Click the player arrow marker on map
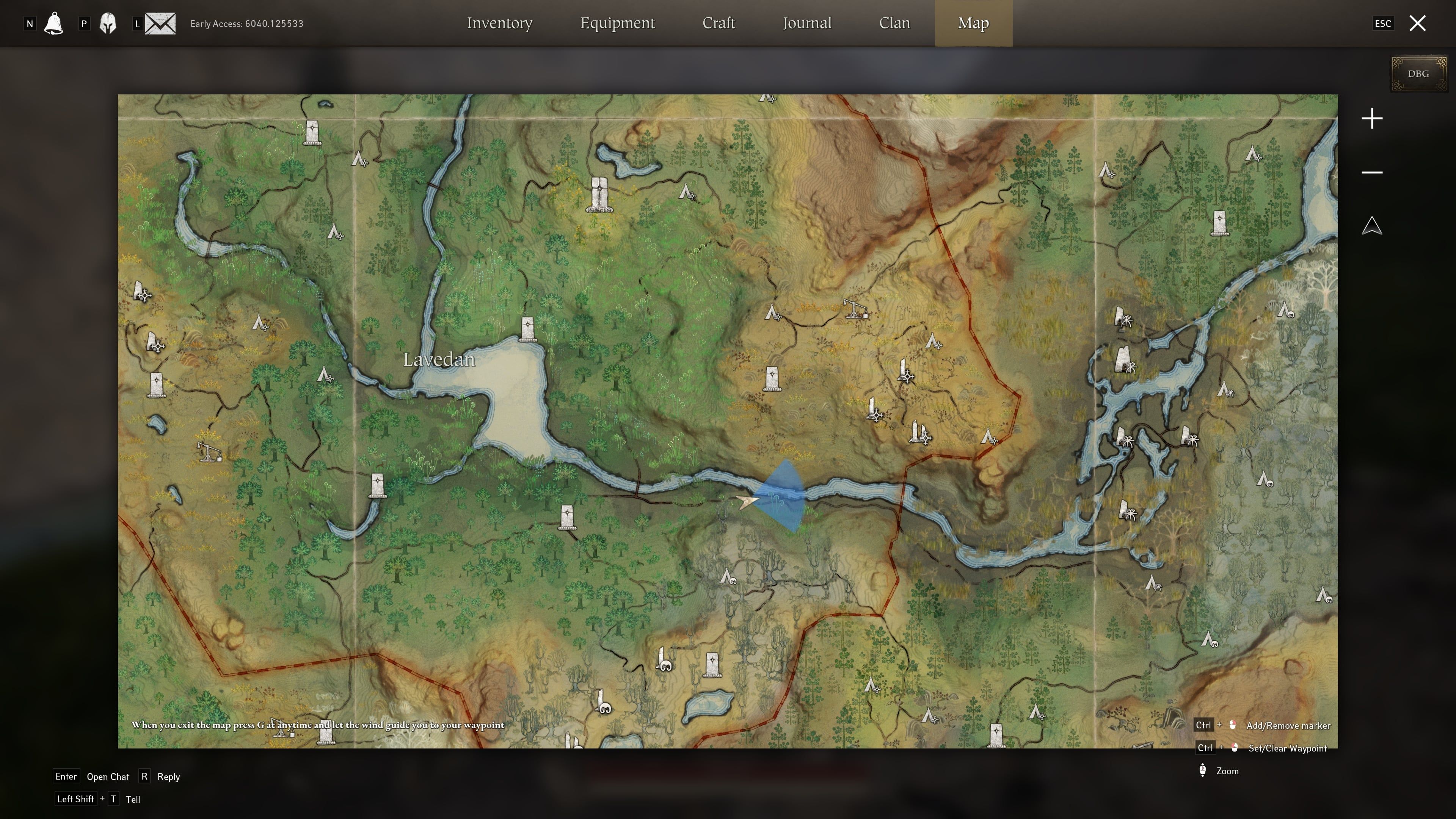1456x819 pixels. pos(747,501)
